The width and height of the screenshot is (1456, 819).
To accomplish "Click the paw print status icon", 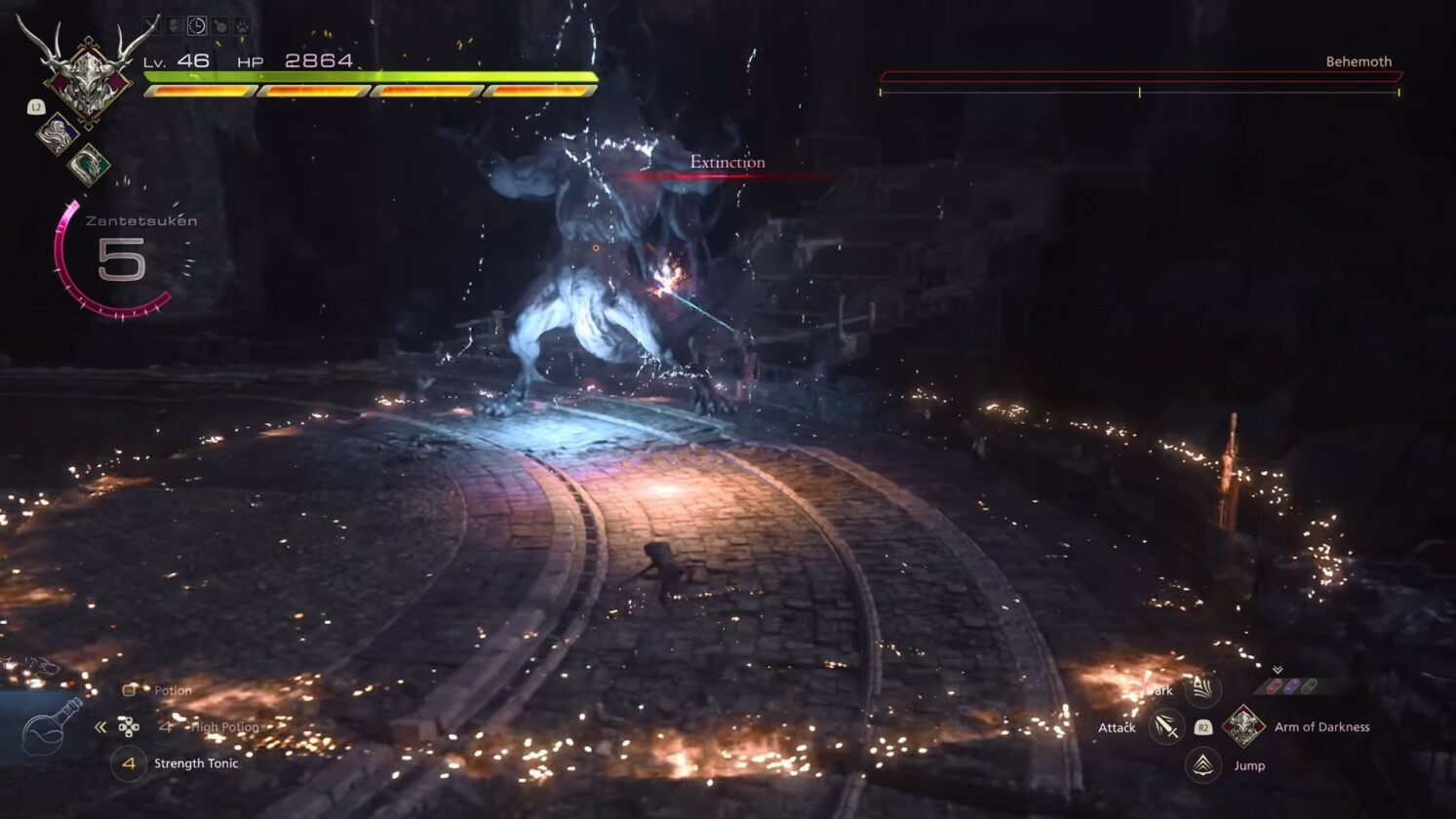I will 243,26.
